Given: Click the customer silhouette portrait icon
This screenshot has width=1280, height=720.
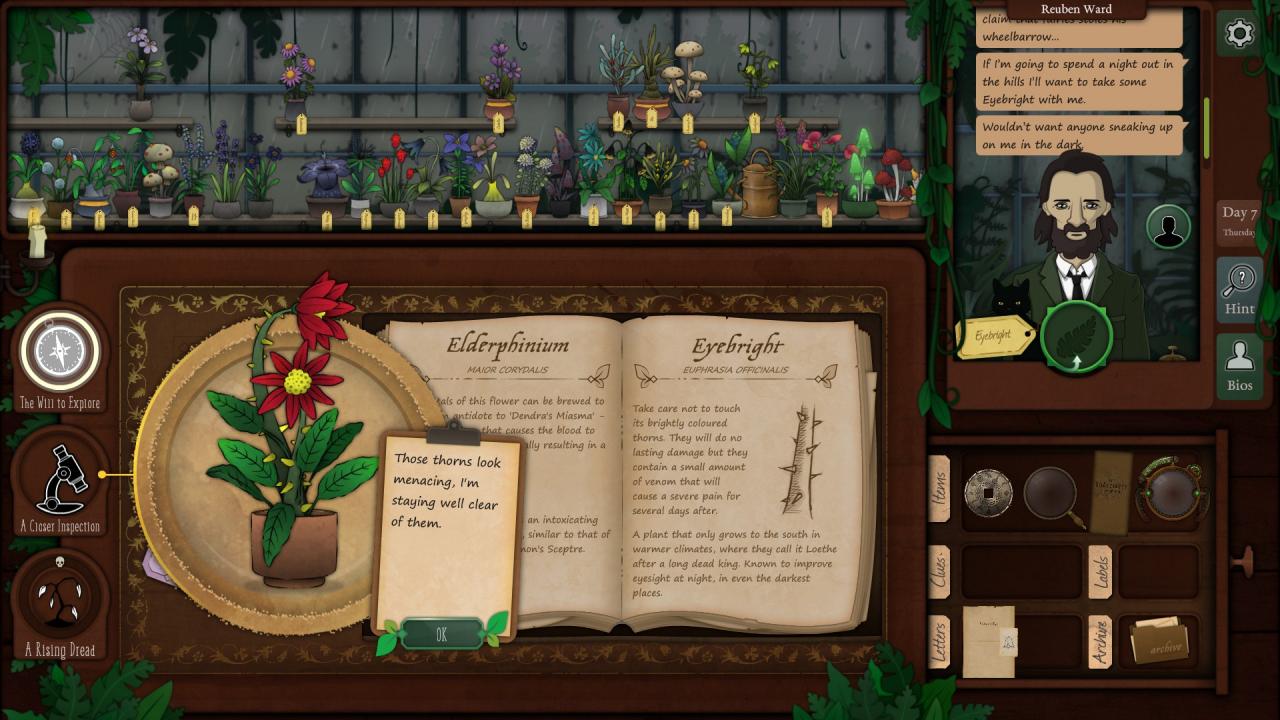Looking at the screenshot, I should click(1167, 227).
